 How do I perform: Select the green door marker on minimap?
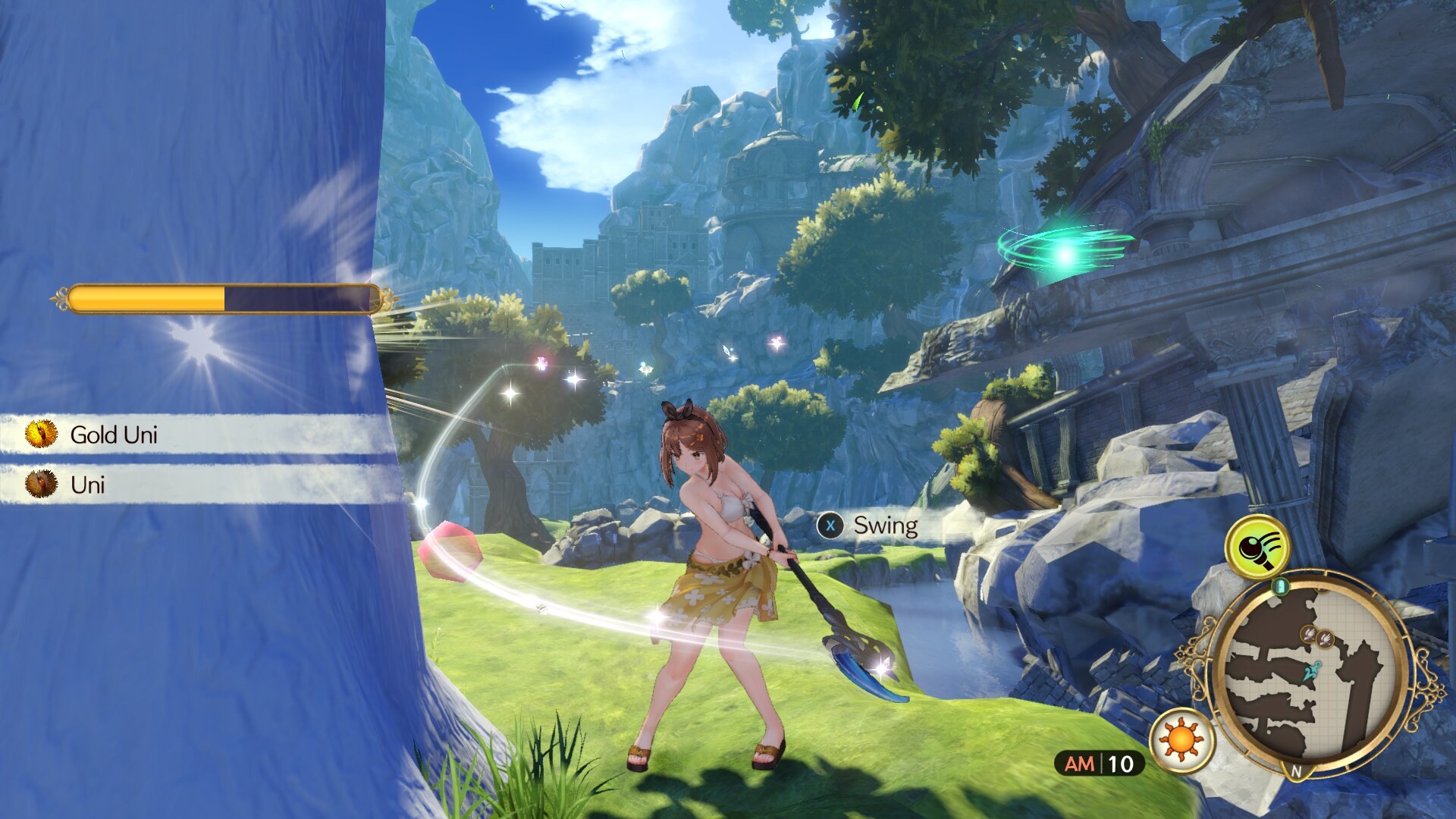tap(1280, 585)
